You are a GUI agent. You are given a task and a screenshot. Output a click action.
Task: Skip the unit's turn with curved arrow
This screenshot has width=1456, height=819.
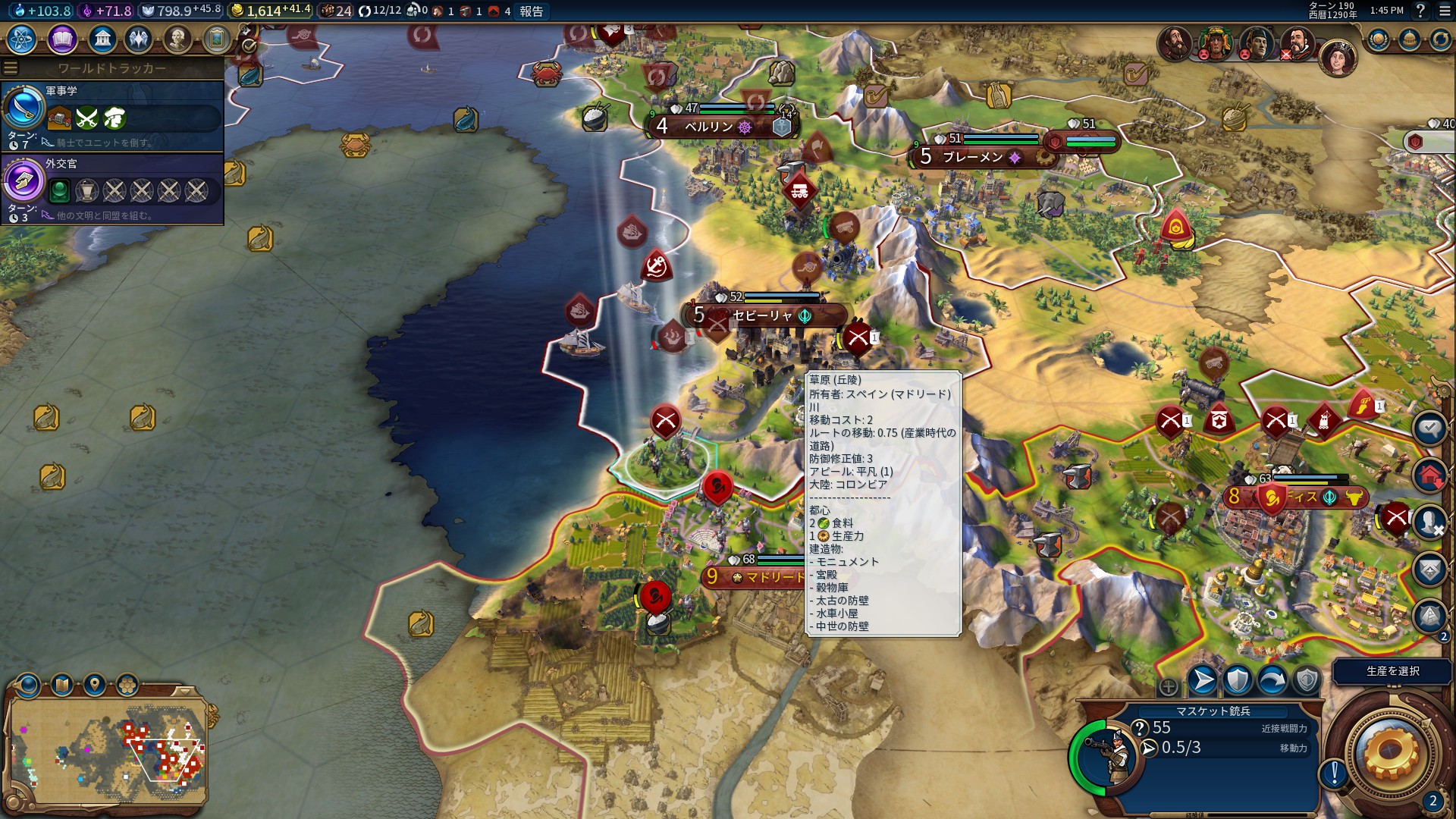[1272, 680]
